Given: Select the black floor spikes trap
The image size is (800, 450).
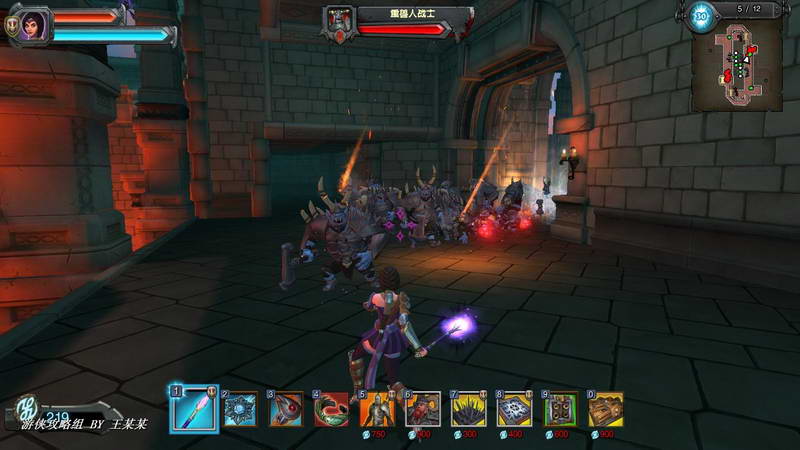Looking at the screenshot, I should click(470, 409).
